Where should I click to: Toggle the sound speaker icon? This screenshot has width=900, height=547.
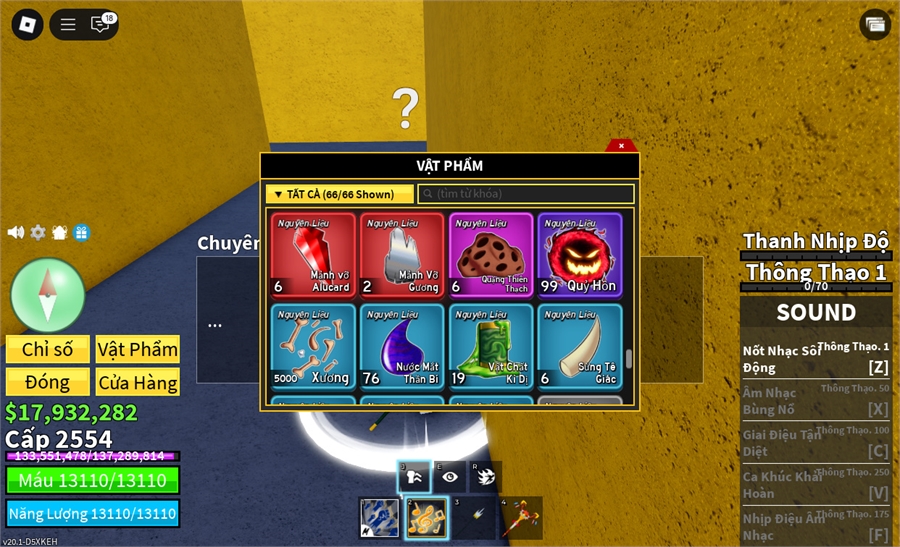tap(16, 232)
